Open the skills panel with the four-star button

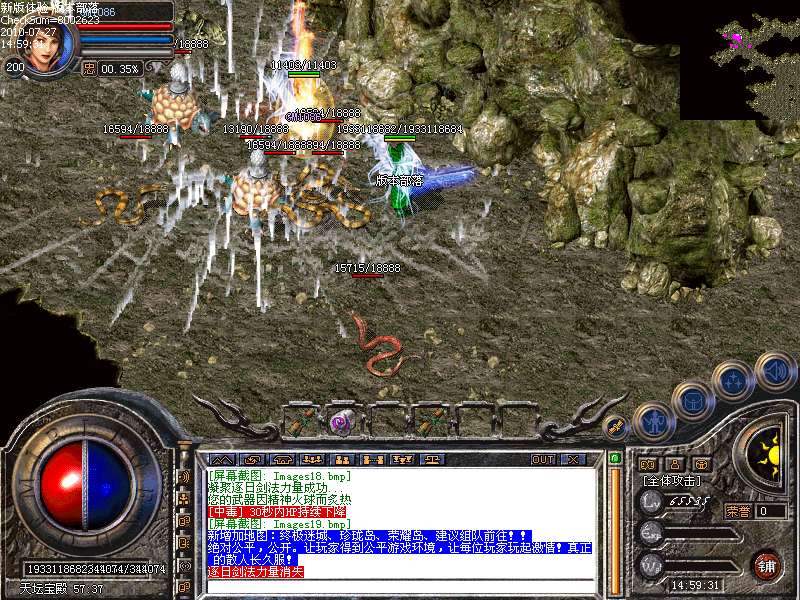pyautogui.click(x=735, y=381)
